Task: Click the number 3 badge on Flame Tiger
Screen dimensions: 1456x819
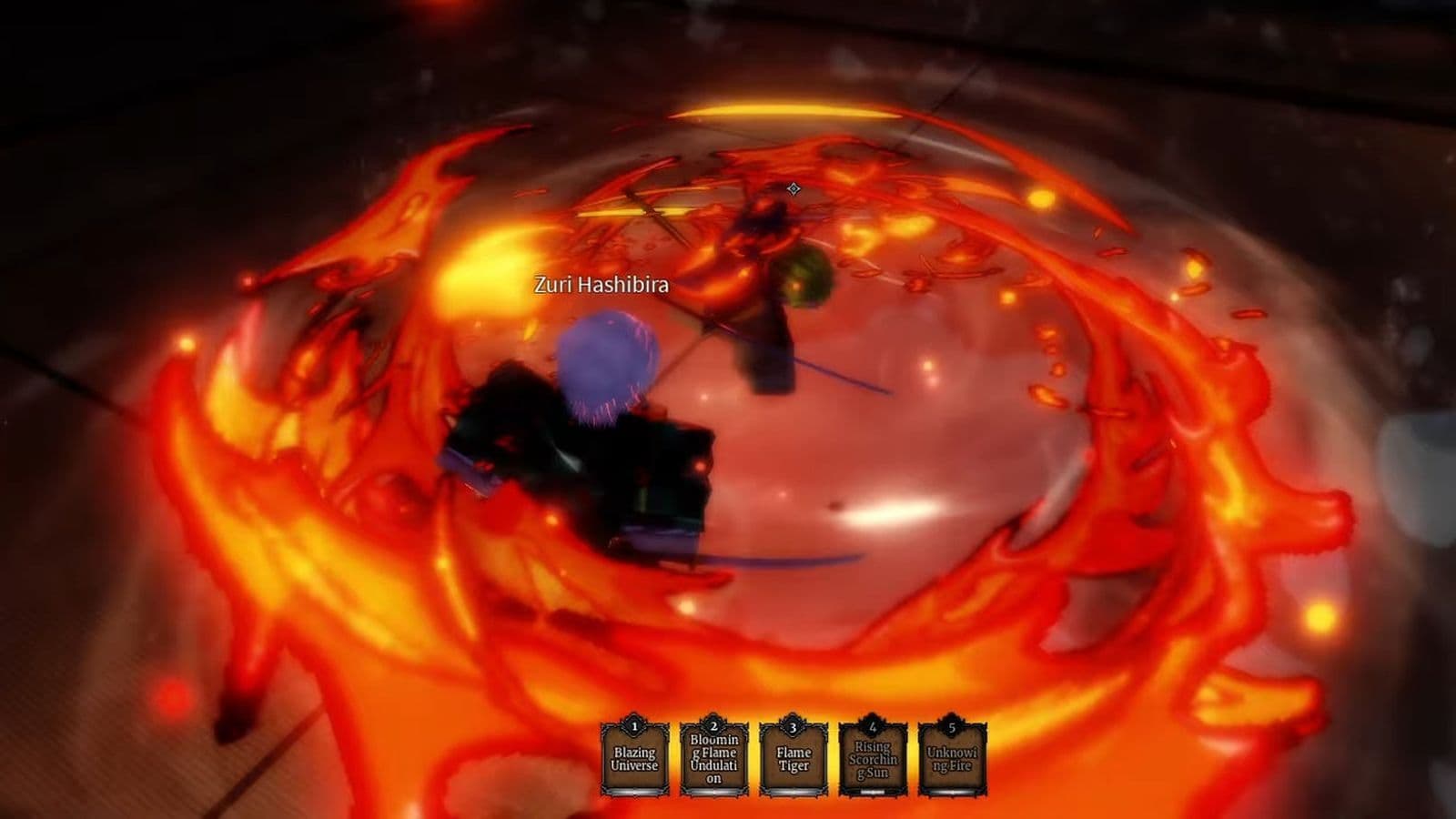Action: tap(794, 726)
